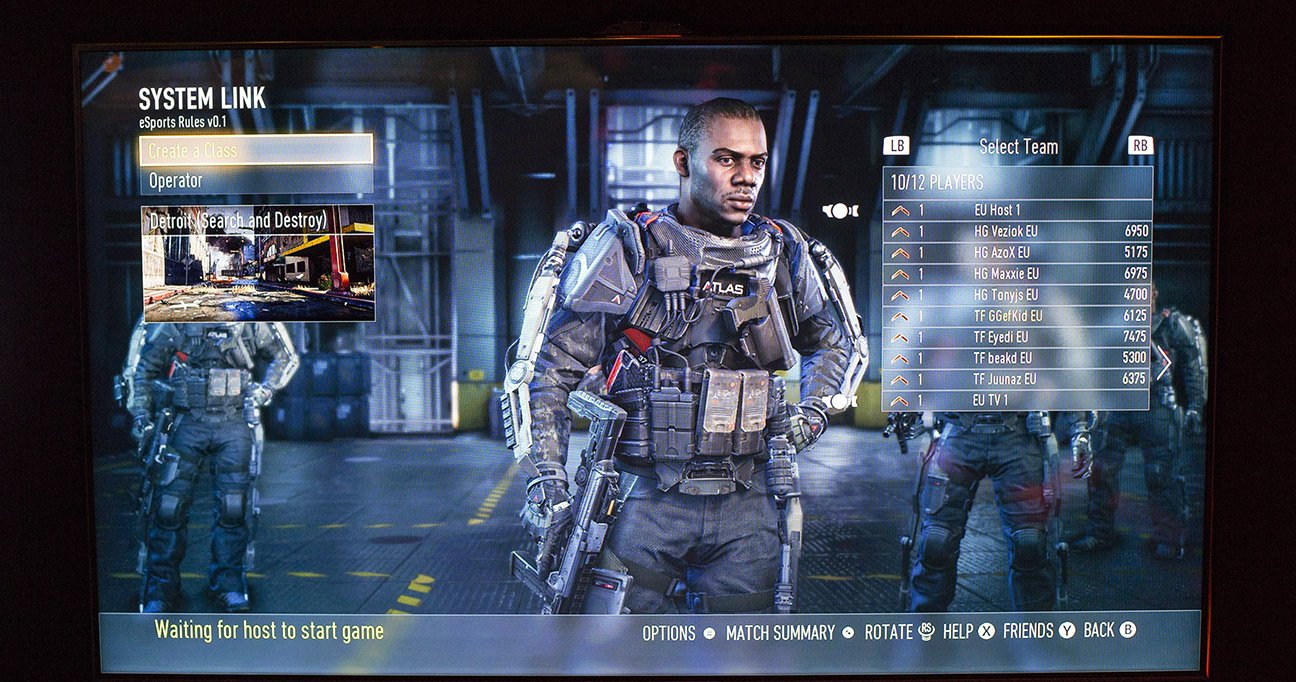The image size is (1296, 682).
Task: Pick the HG Tonyjs EU player row
Action: tap(1016, 294)
